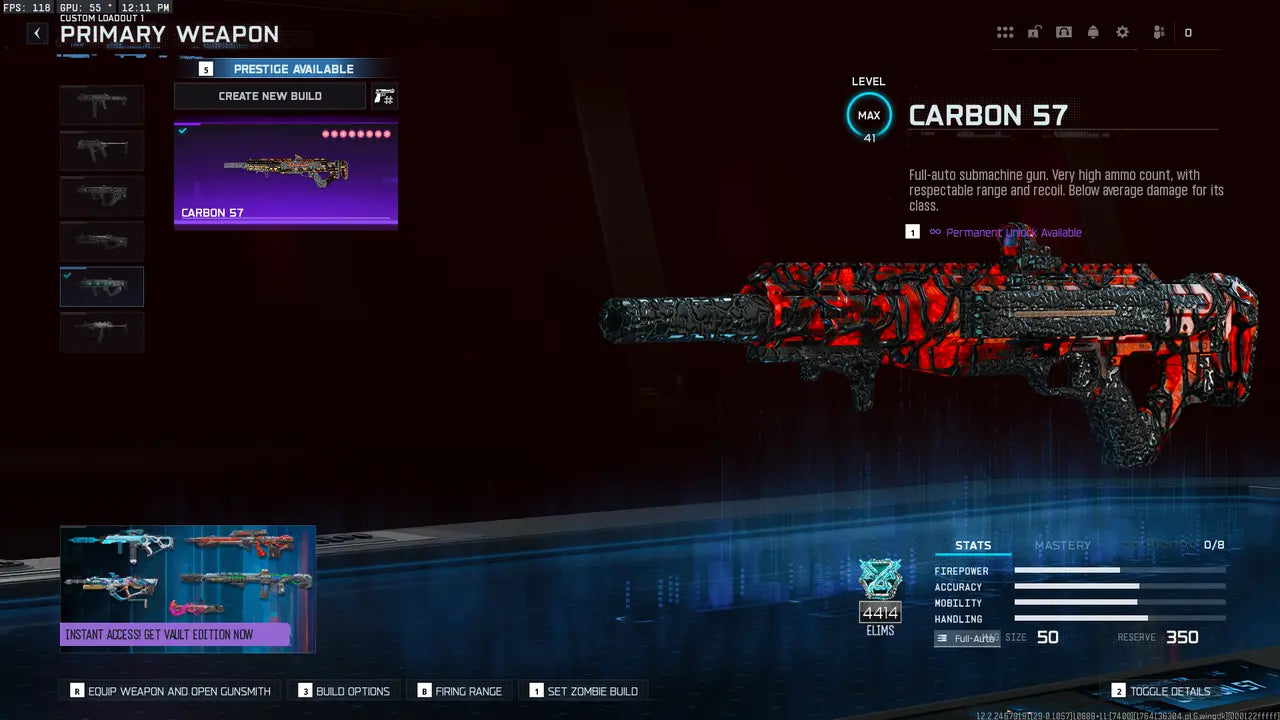1280x720 pixels.
Task: Open notifications via the bell icon
Action: 1093,33
